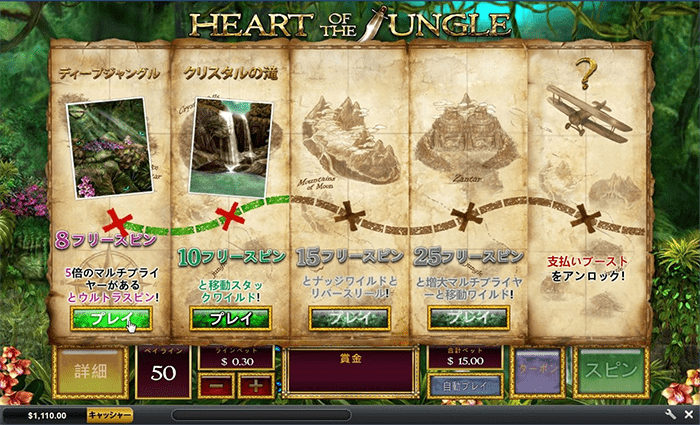Increase the line bet with plus button
This screenshot has width=700, height=425.
point(255,385)
